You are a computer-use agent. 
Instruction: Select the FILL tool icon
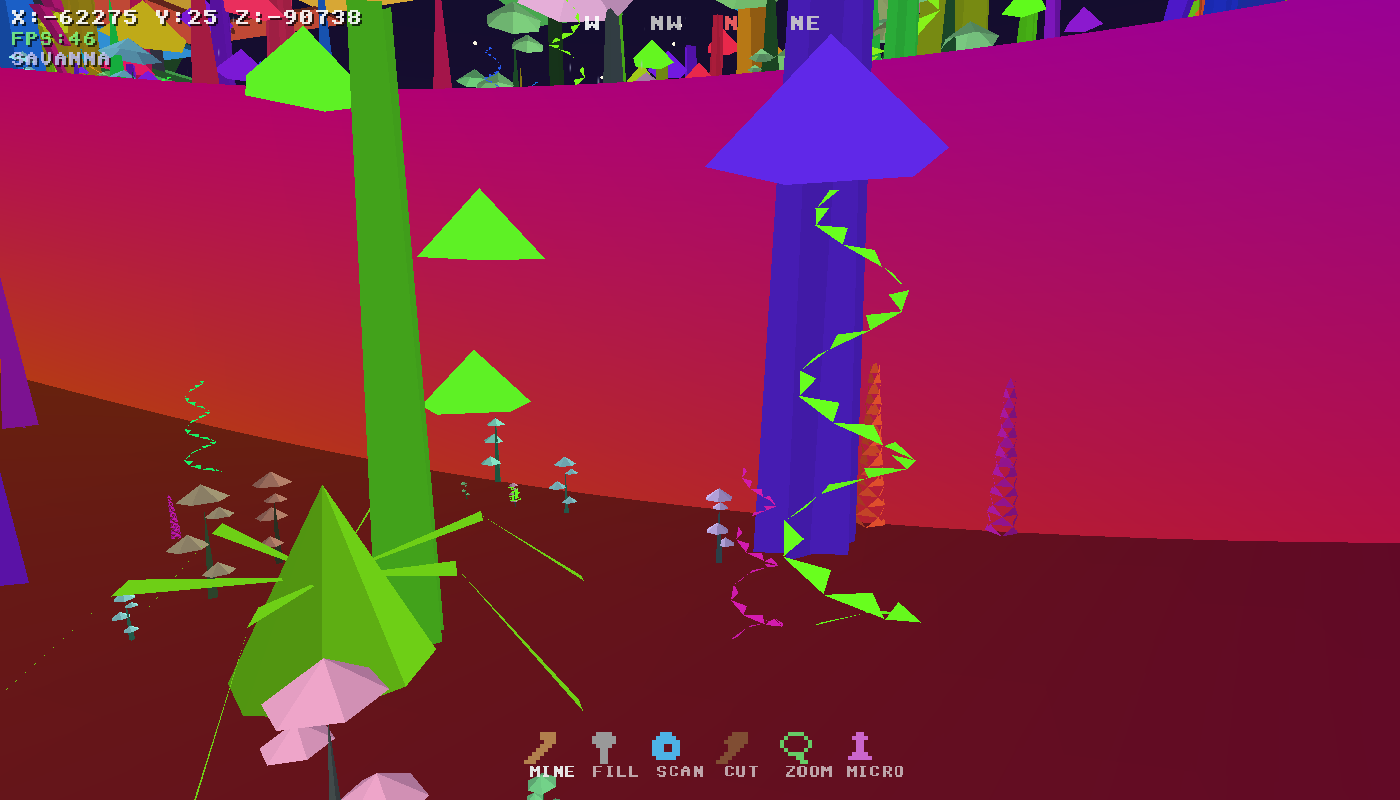(604, 745)
